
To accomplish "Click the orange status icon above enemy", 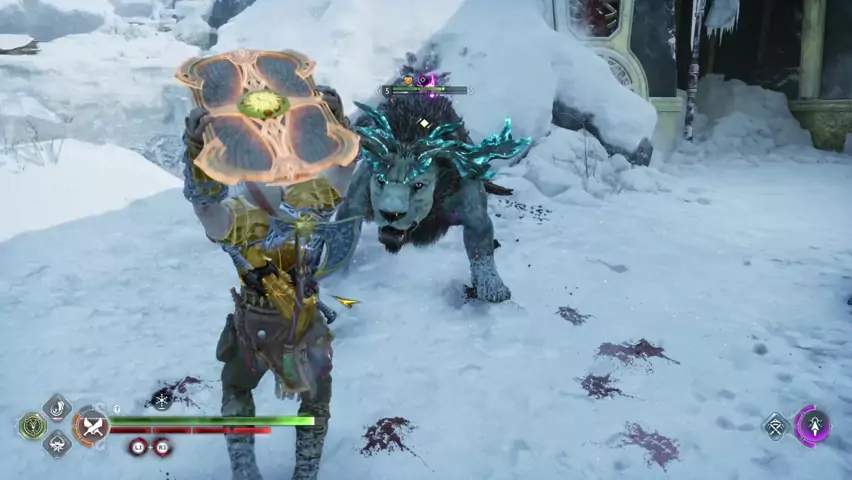I will (408, 80).
